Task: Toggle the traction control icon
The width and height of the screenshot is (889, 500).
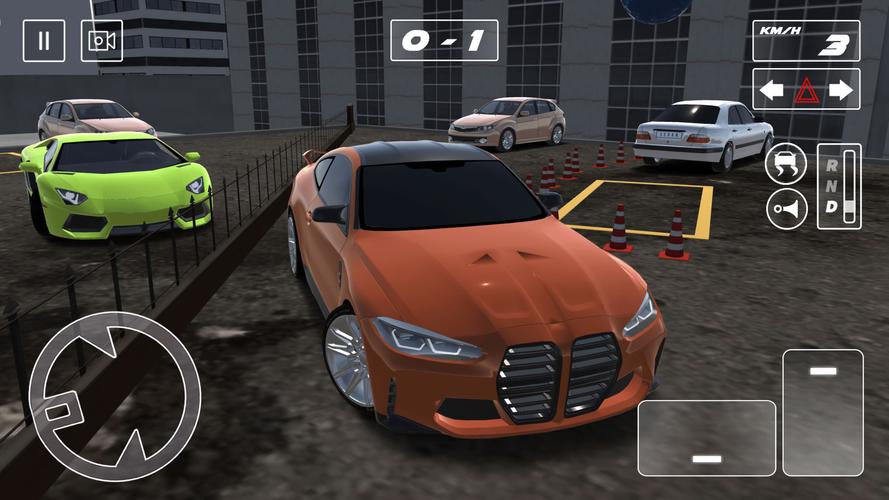Action: (x=786, y=164)
